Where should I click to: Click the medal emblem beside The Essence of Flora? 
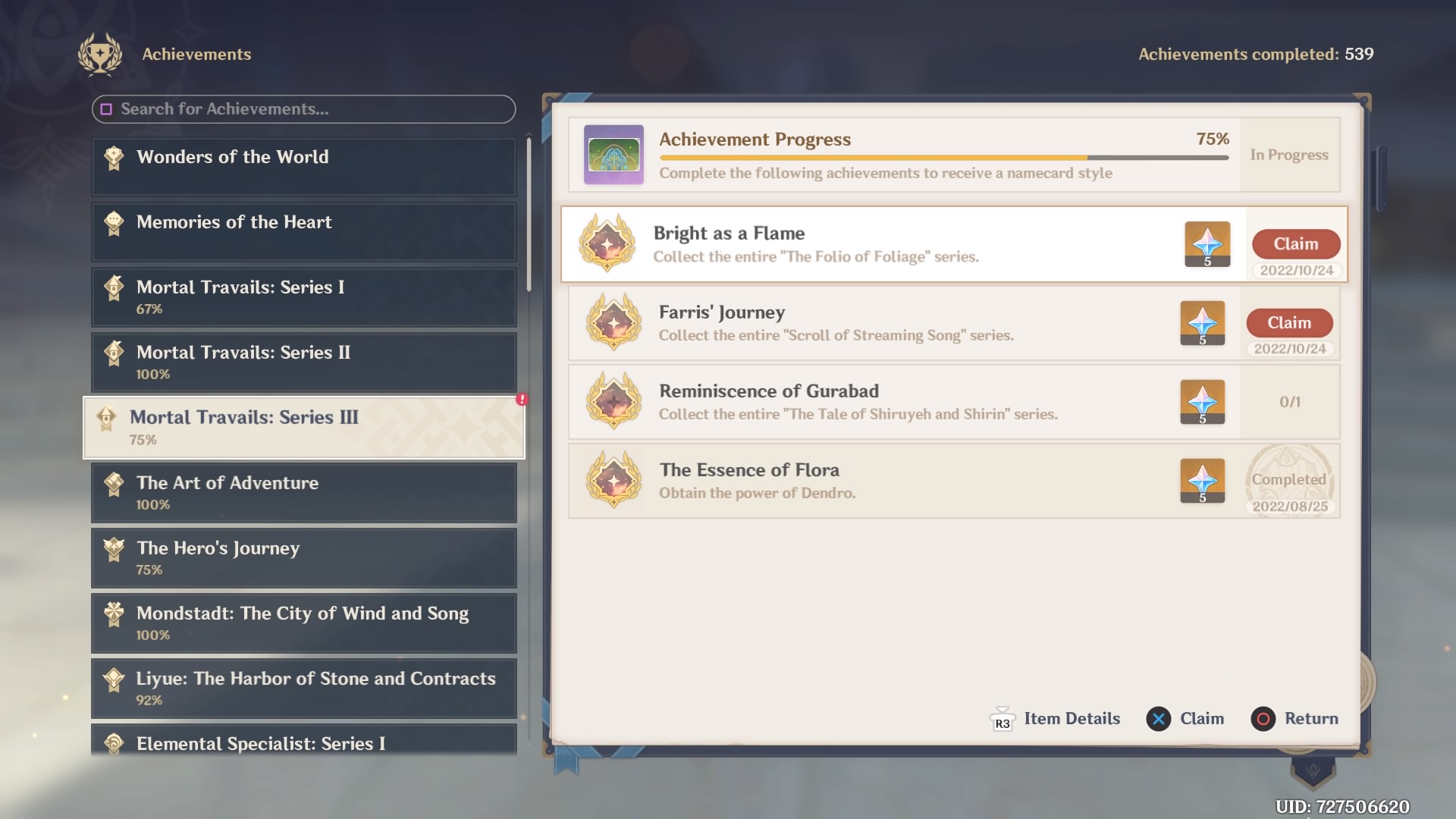coord(613,481)
